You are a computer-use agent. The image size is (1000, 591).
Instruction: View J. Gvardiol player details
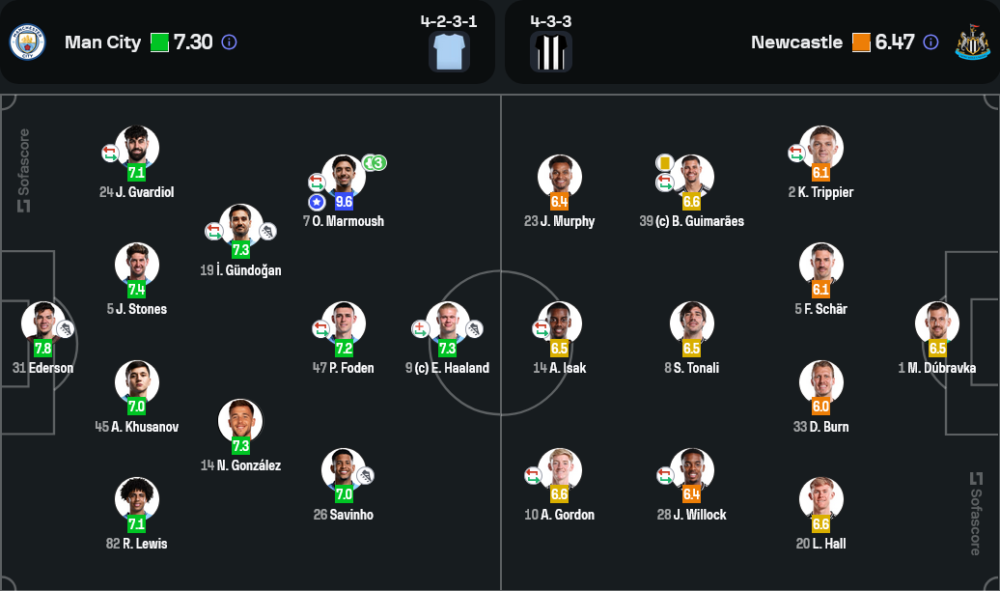(137, 148)
